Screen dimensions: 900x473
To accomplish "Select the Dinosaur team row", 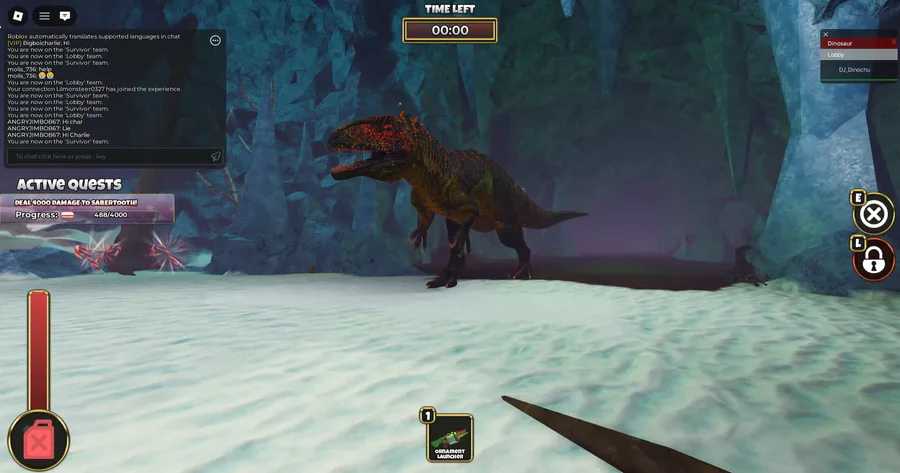I will point(859,43).
